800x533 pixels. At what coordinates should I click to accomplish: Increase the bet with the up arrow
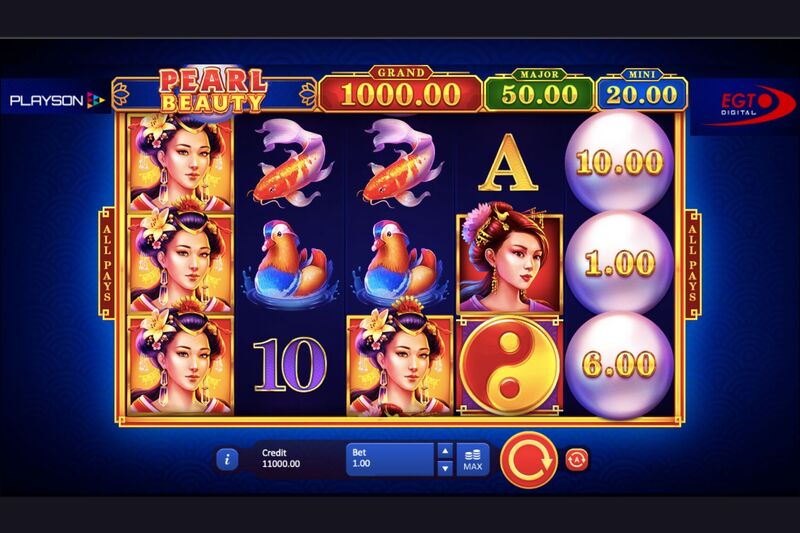[445, 450]
